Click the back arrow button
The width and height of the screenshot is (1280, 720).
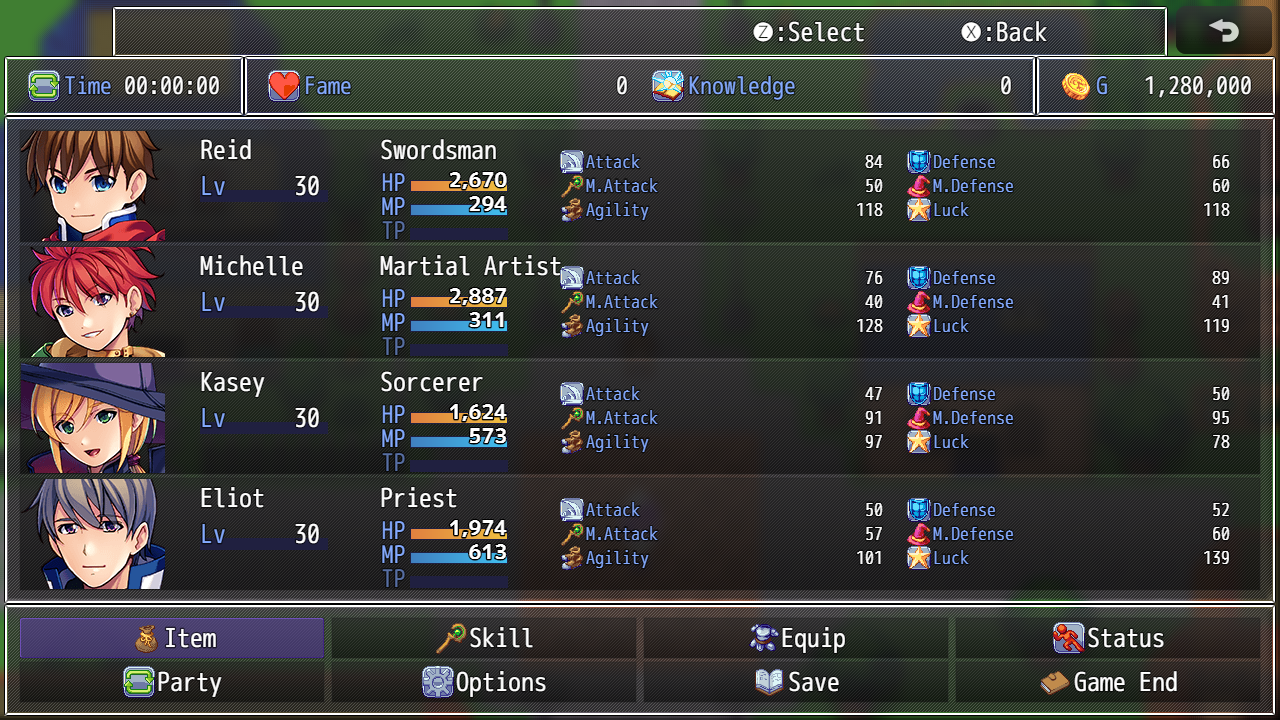(x=1223, y=31)
